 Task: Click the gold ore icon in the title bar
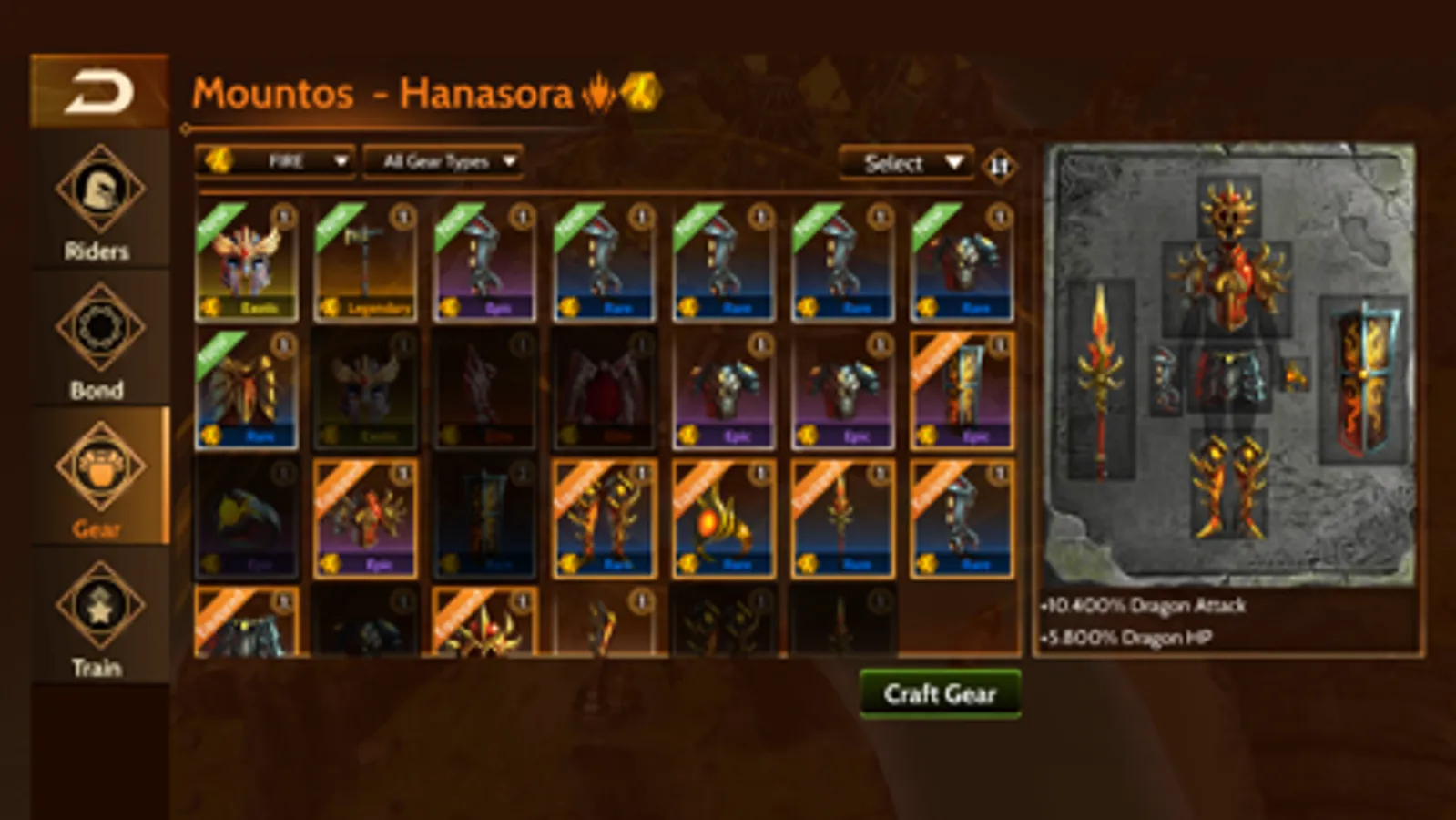[x=640, y=92]
